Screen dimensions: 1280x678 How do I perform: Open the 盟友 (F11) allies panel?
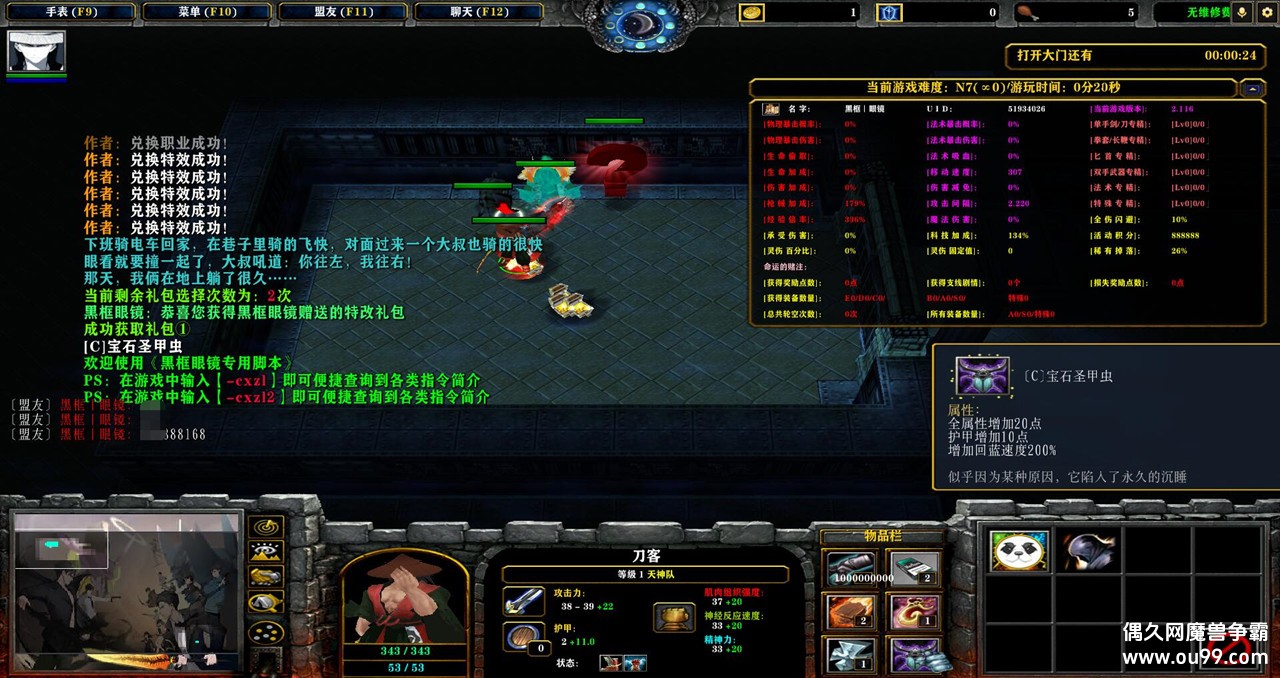tap(343, 12)
